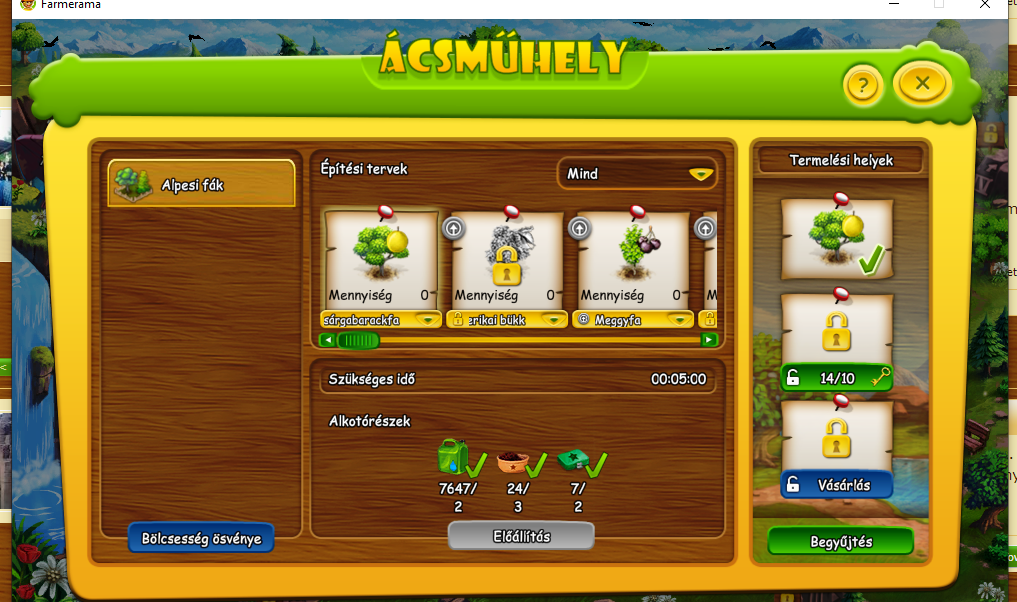Select the finished apricot tree production slot

tap(836, 238)
